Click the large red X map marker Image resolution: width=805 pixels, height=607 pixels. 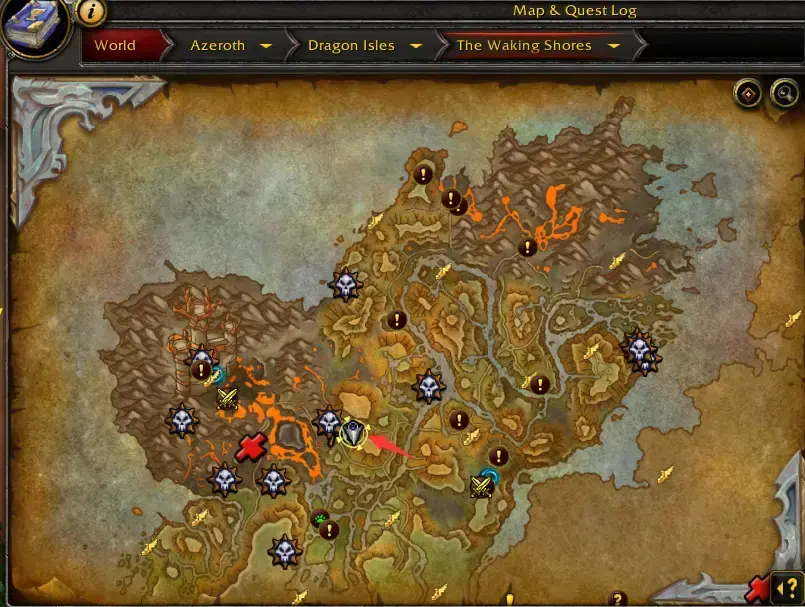[x=250, y=447]
